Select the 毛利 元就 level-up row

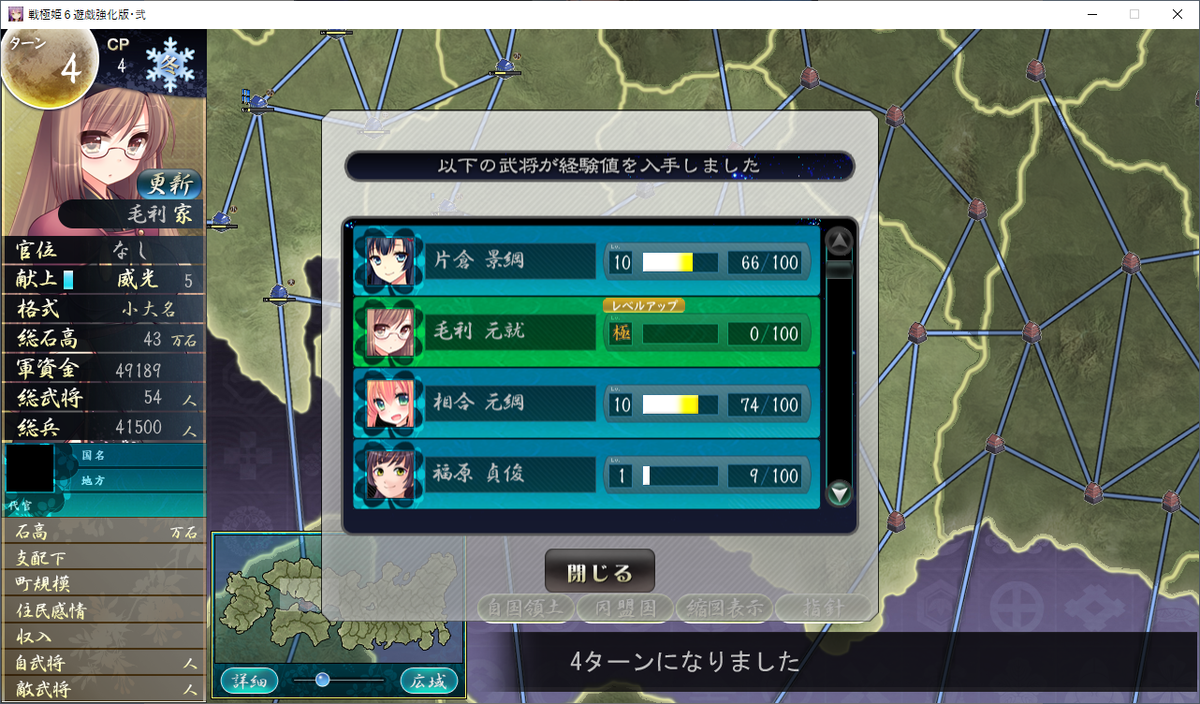(x=586, y=333)
